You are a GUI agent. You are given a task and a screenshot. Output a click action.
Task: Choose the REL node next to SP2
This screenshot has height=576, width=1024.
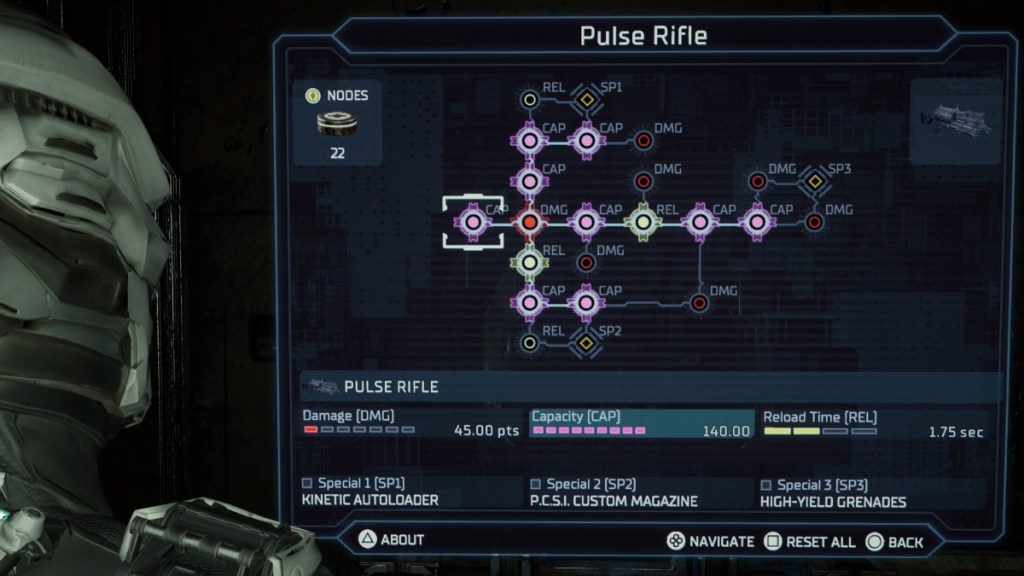(x=529, y=343)
